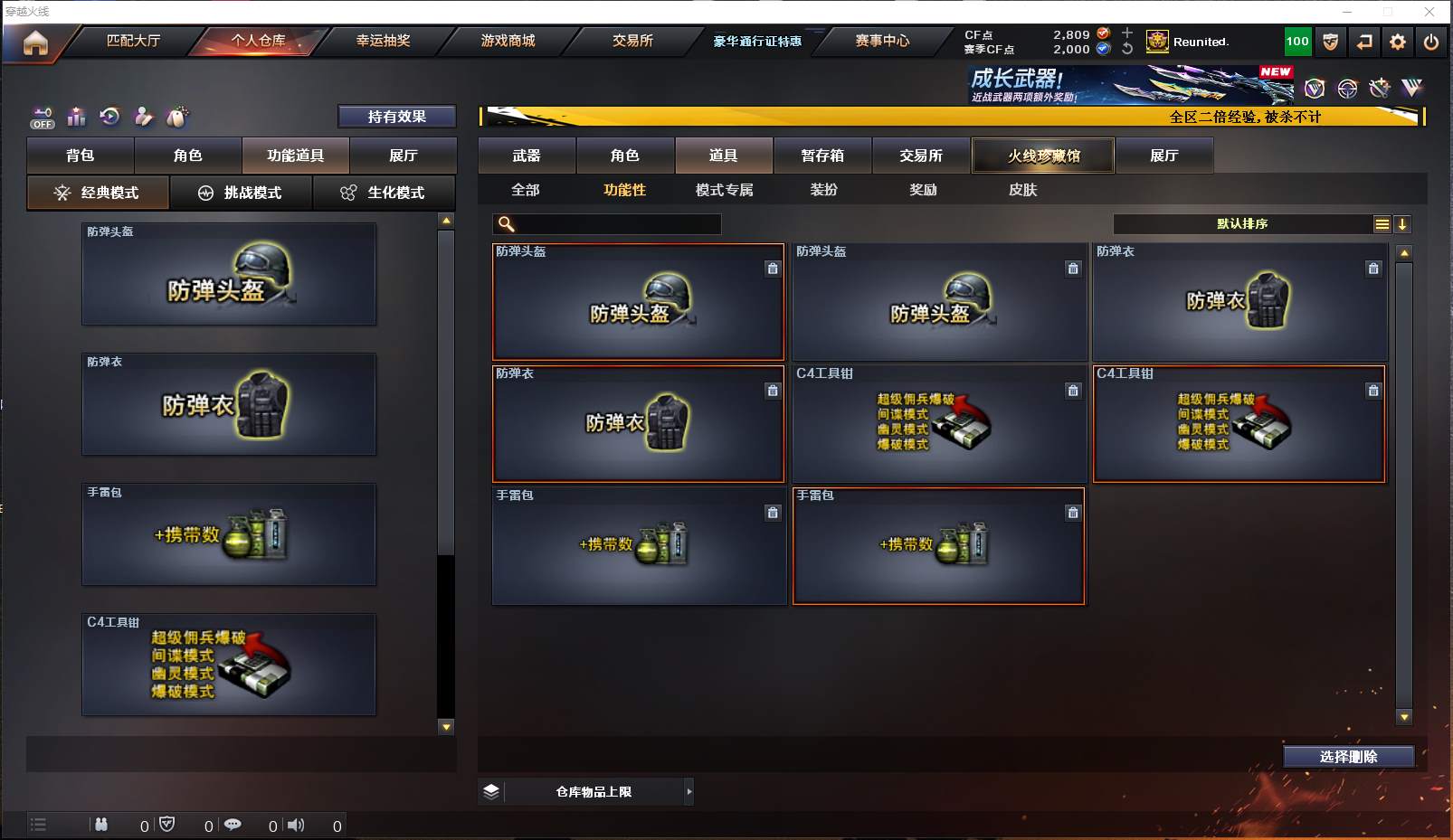Close the game window
Screen dimensions: 1453x840
click(x=1429, y=12)
